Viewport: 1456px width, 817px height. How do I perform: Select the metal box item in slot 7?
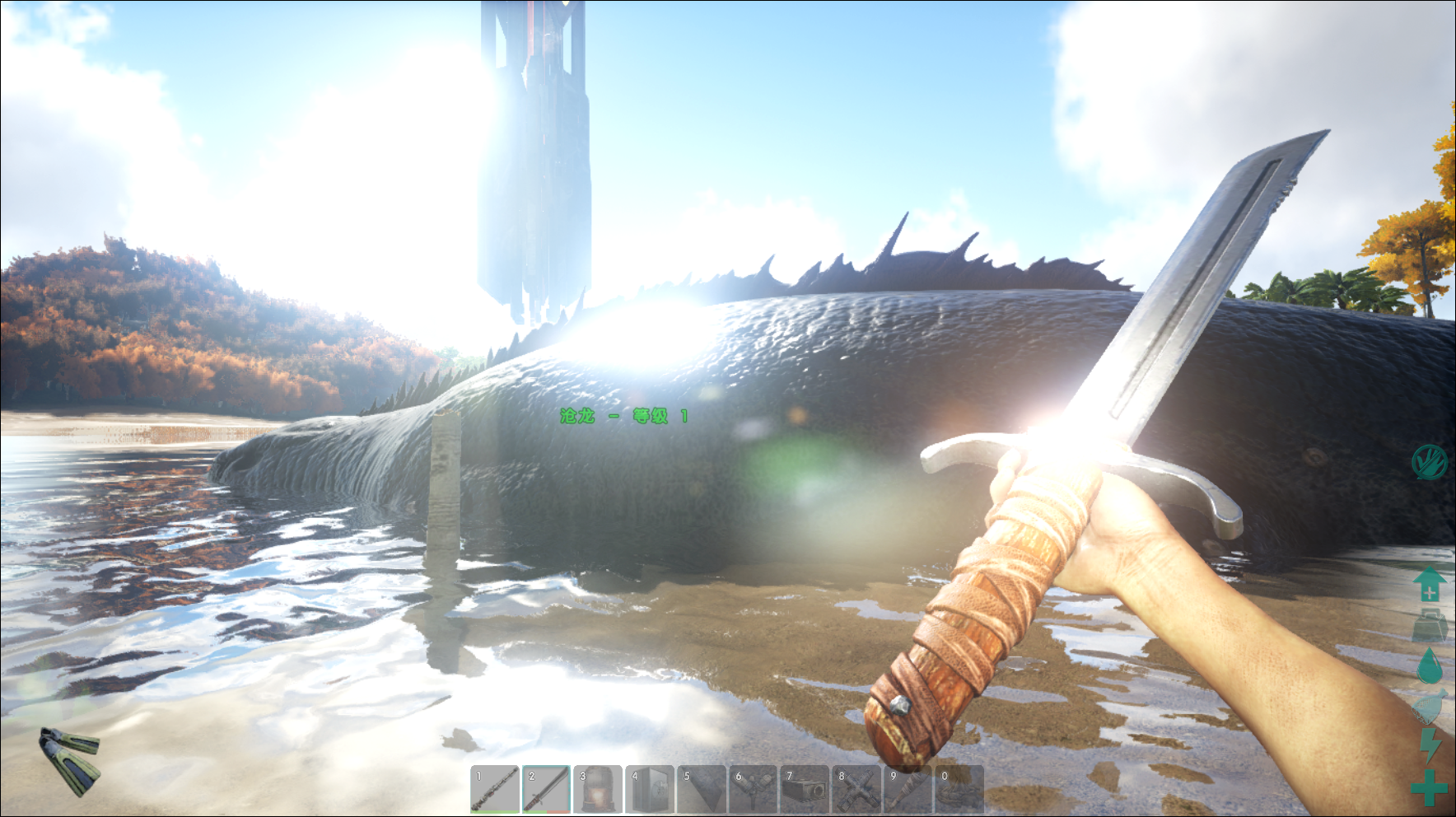tap(805, 789)
